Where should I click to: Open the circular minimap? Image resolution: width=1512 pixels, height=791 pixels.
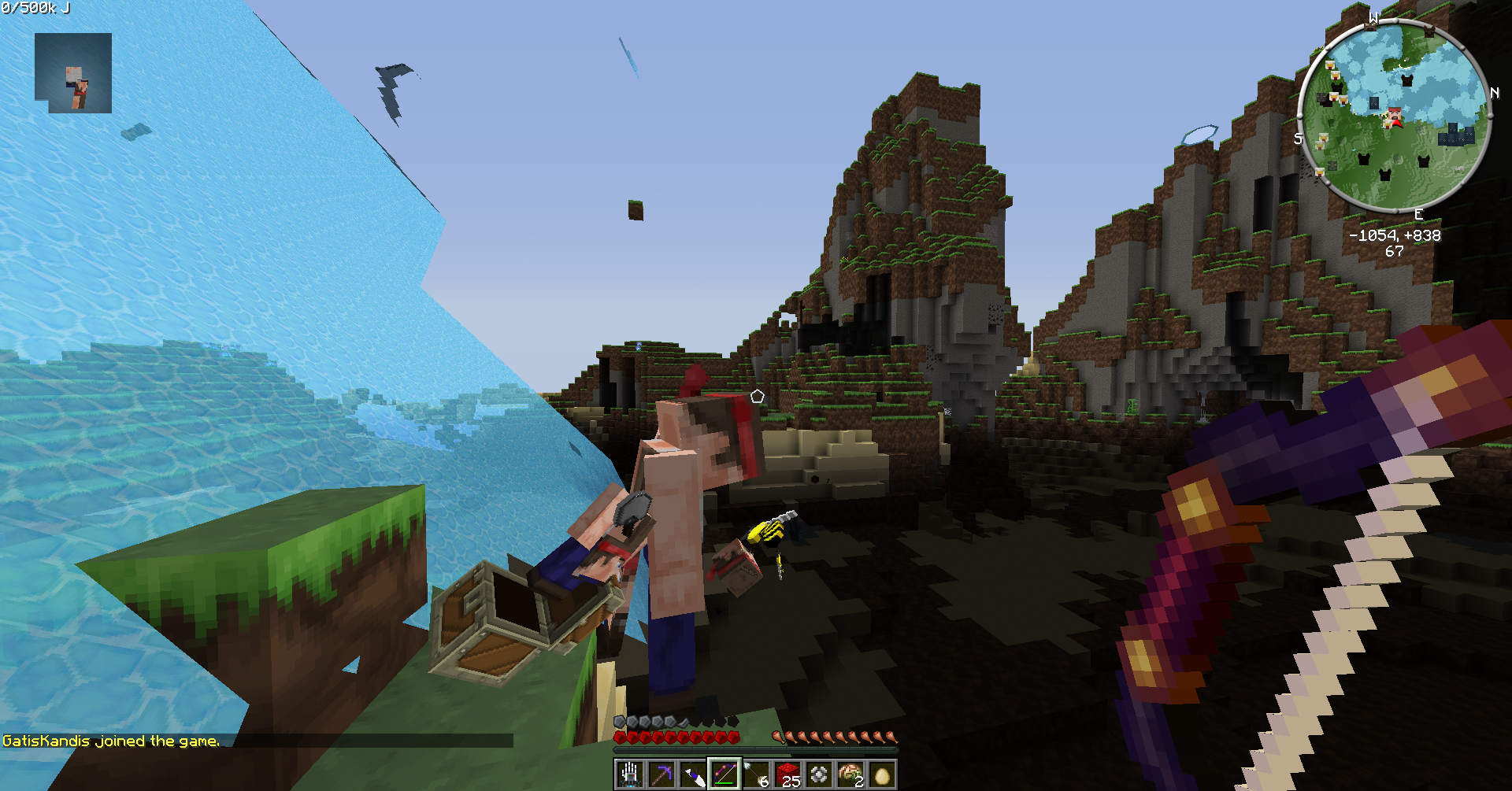[x=1394, y=118]
